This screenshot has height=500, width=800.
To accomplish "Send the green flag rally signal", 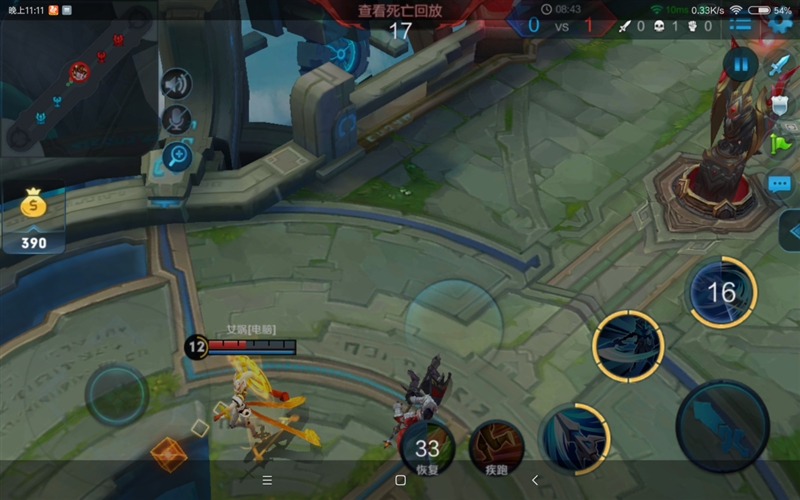I will tap(780, 144).
